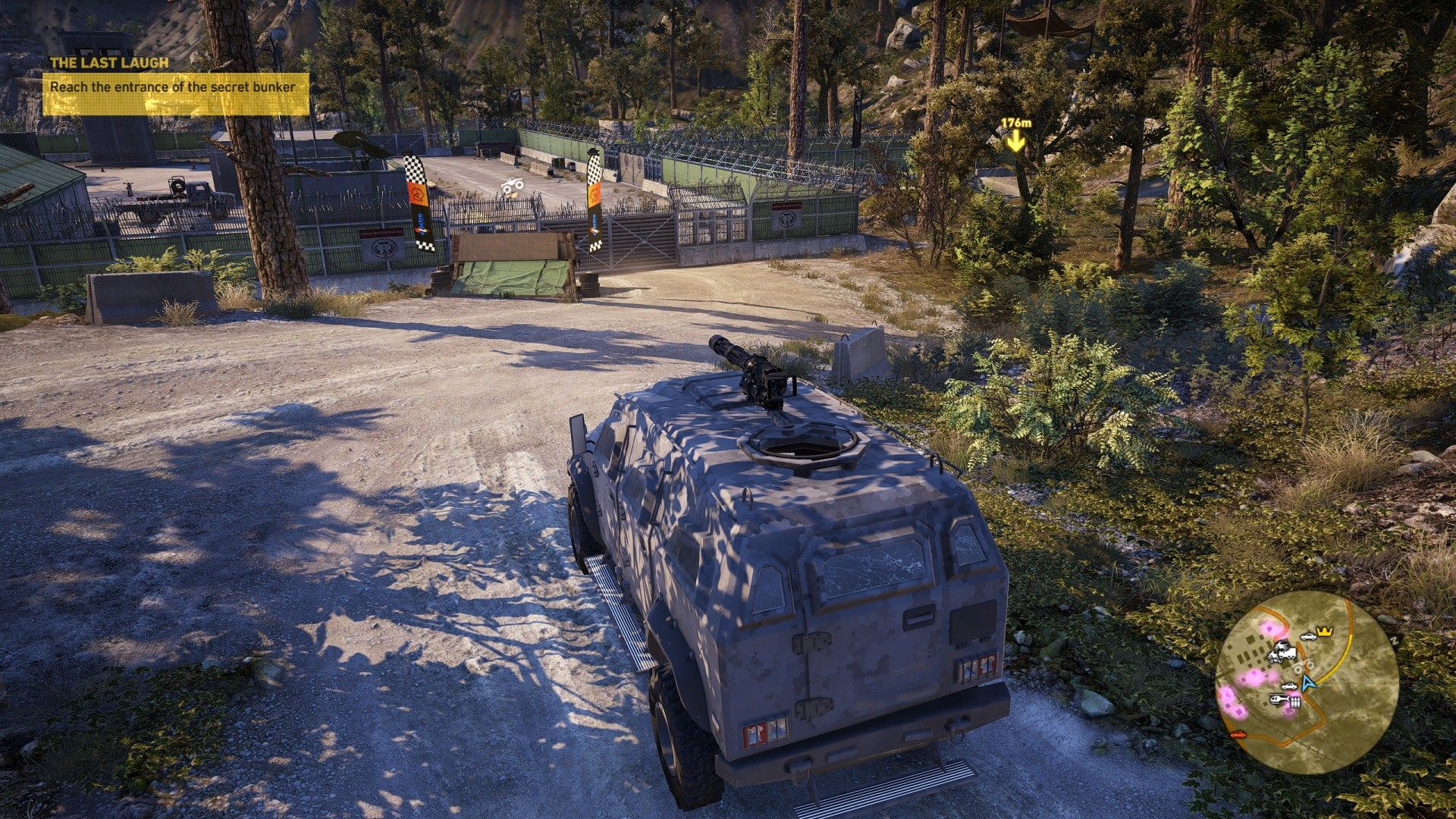
Task: Select the Last Laugh objective tracker
Action: pyautogui.click(x=175, y=86)
